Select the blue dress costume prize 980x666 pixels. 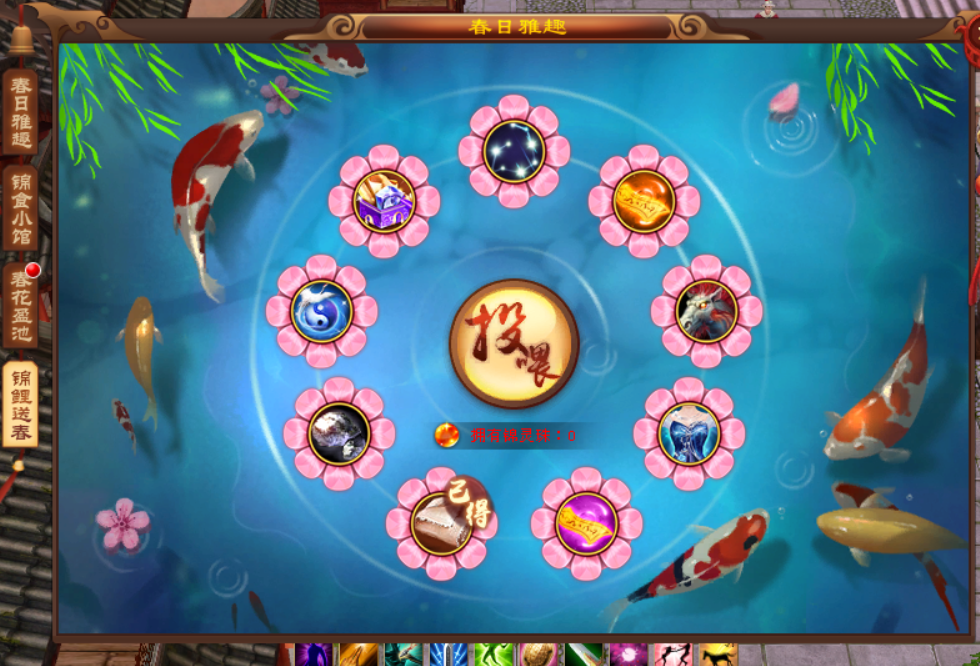click(x=689, y=433)
